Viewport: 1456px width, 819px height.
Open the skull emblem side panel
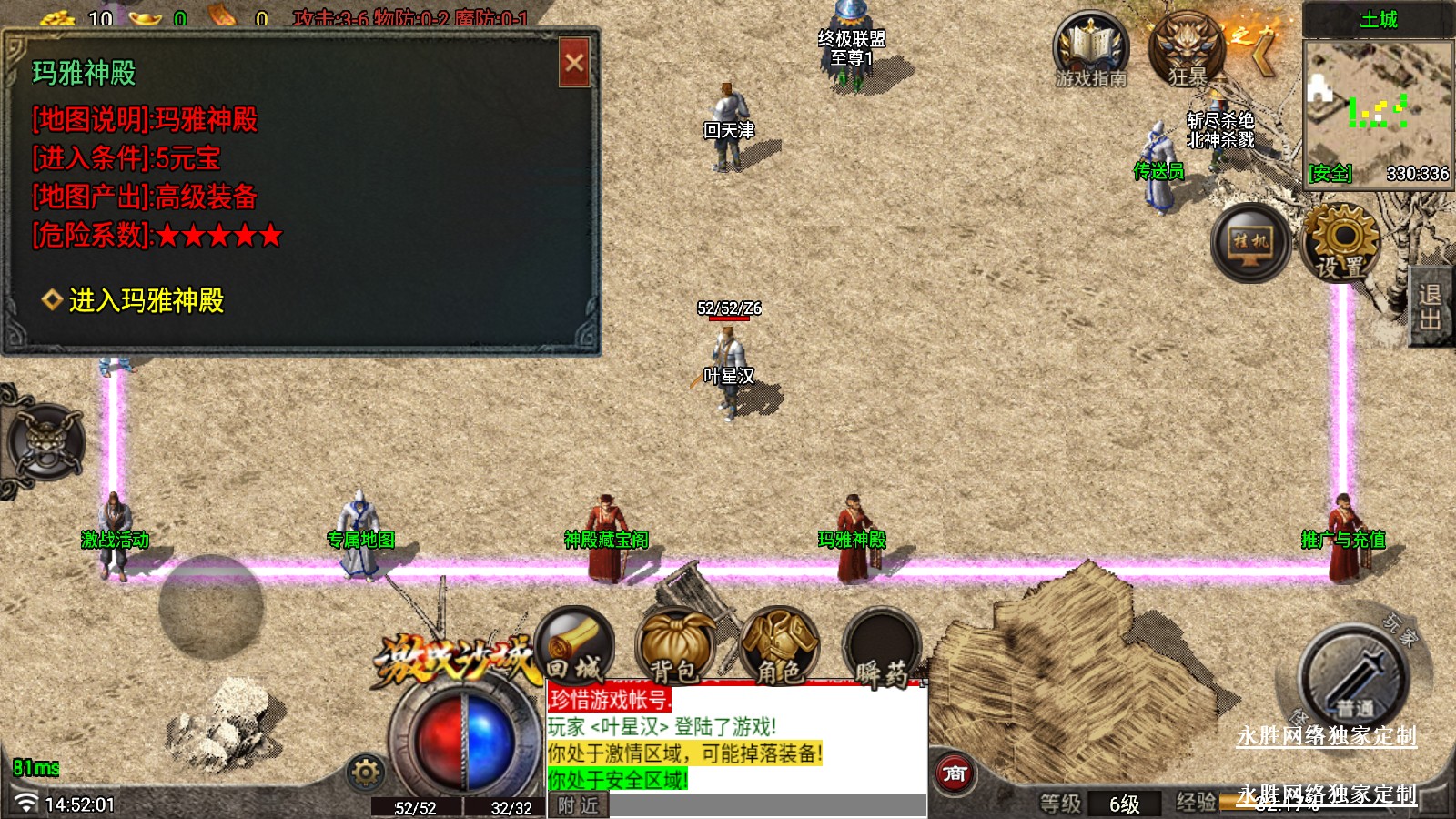45,443
